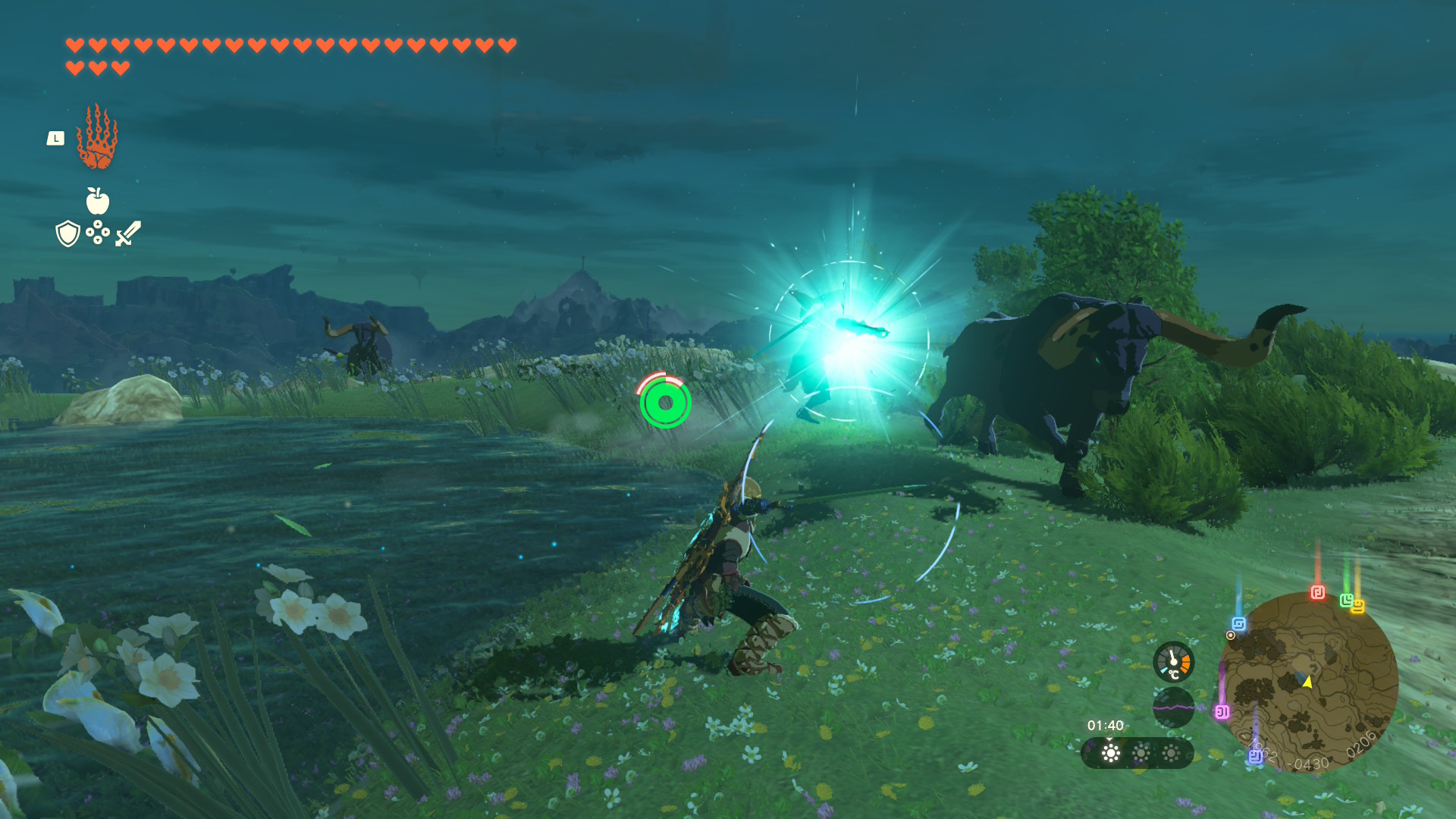Image resolution: width=1456 pixels, height=819 pixels.
Task: Click the red marker on the minimap edge
Action: point(1318,592)
